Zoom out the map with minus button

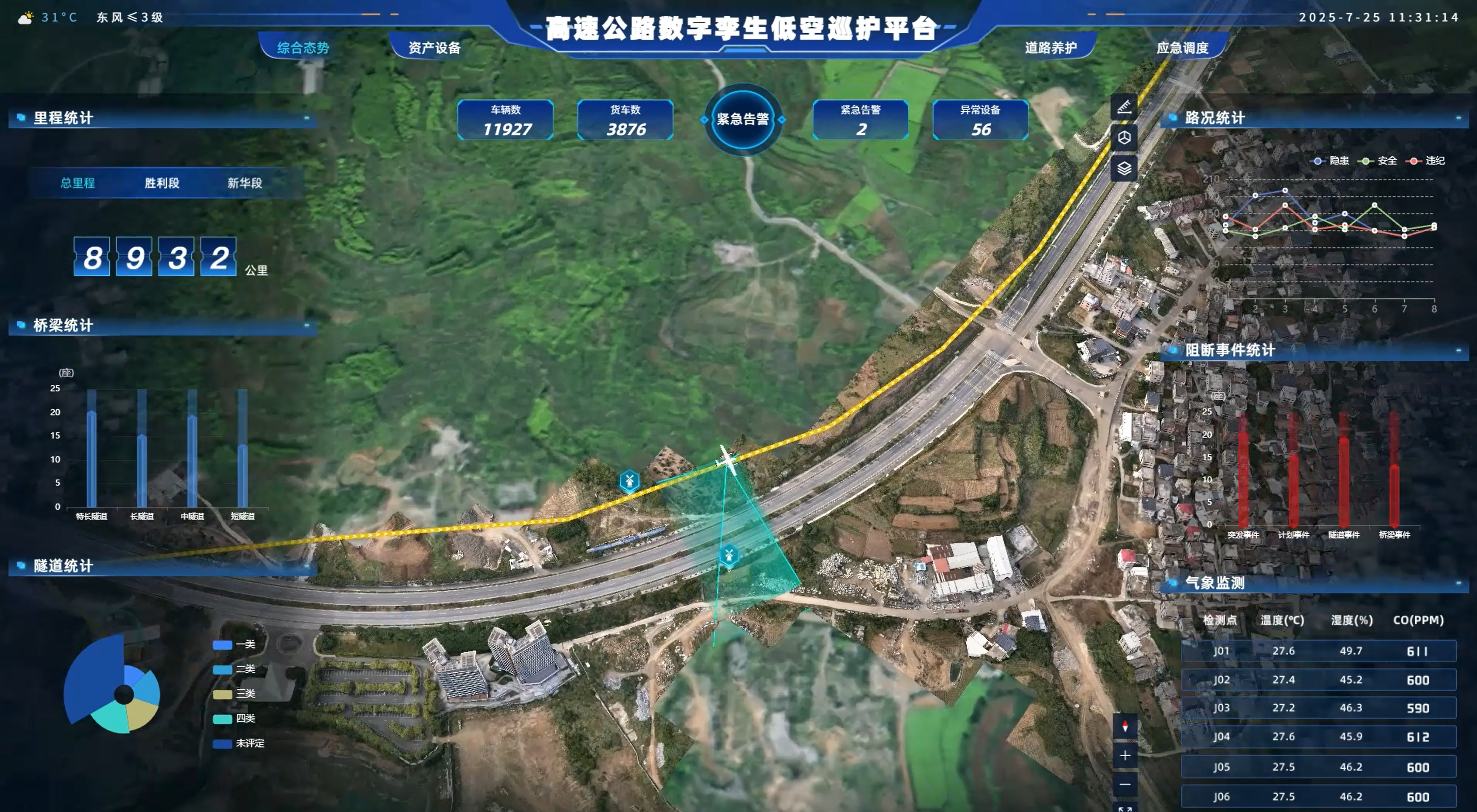click(1125, 785)
